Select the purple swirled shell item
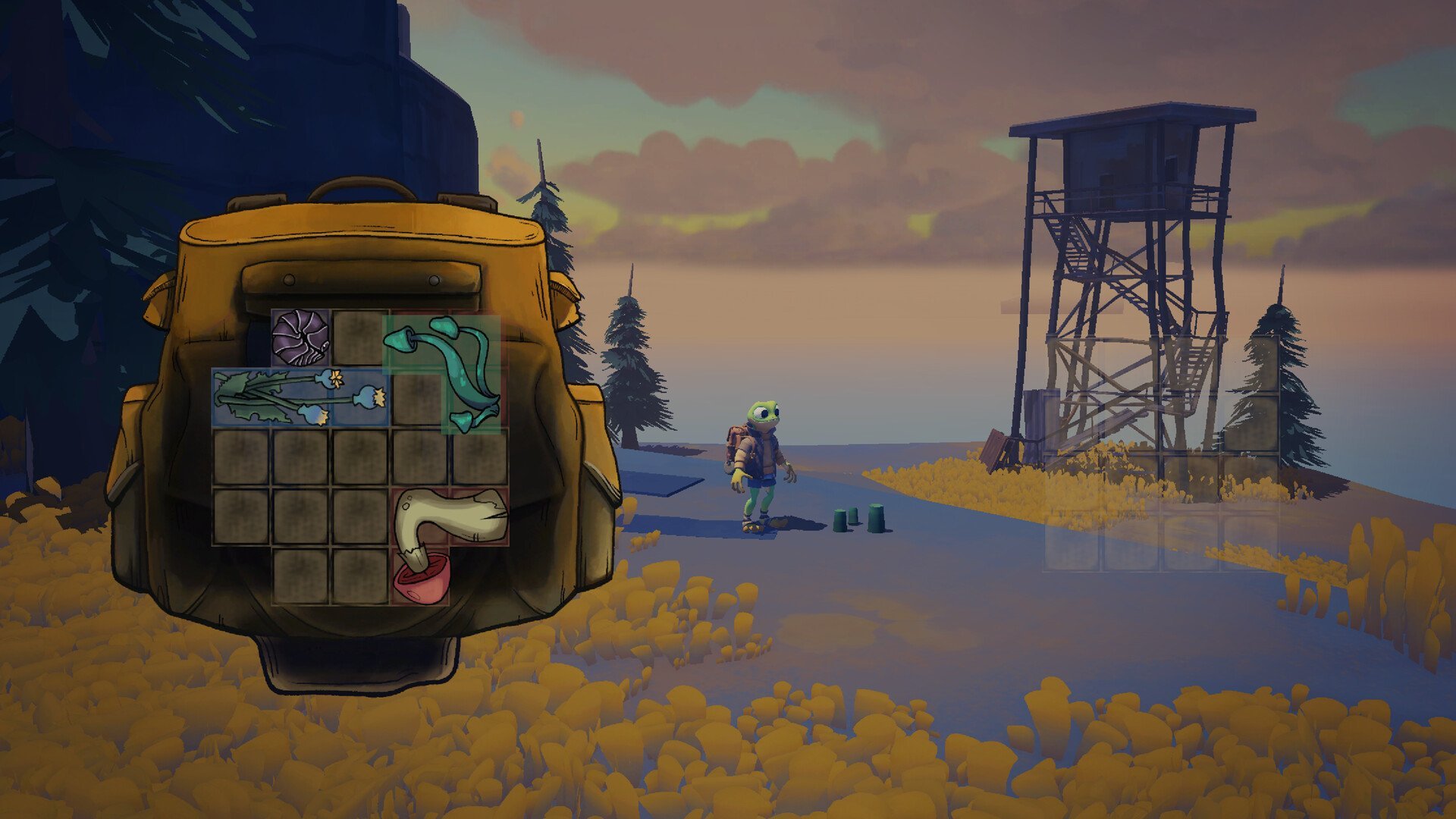1456x819 pixels. pos(300,338)
